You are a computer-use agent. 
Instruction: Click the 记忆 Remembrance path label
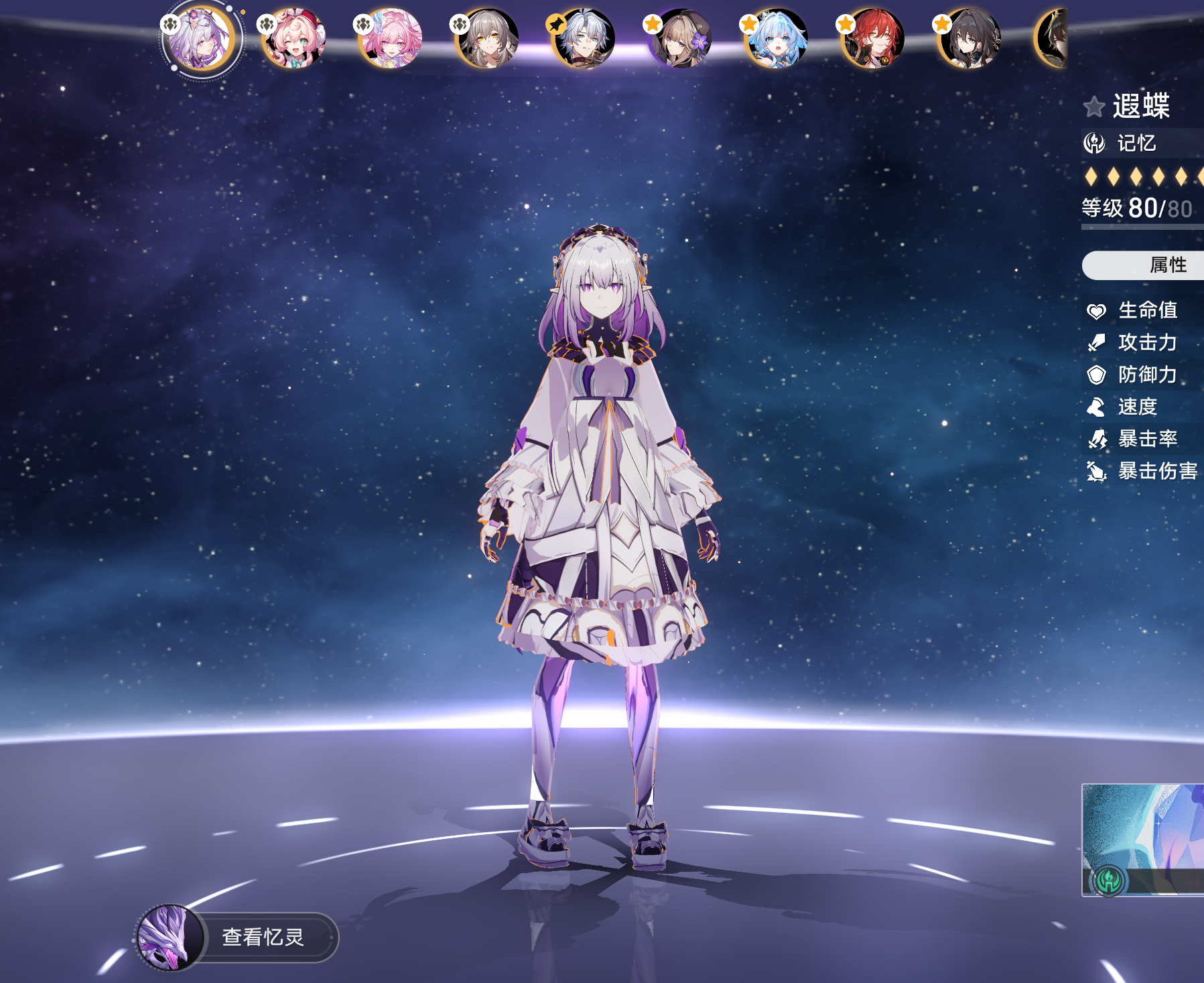(x=1136, y=143)
